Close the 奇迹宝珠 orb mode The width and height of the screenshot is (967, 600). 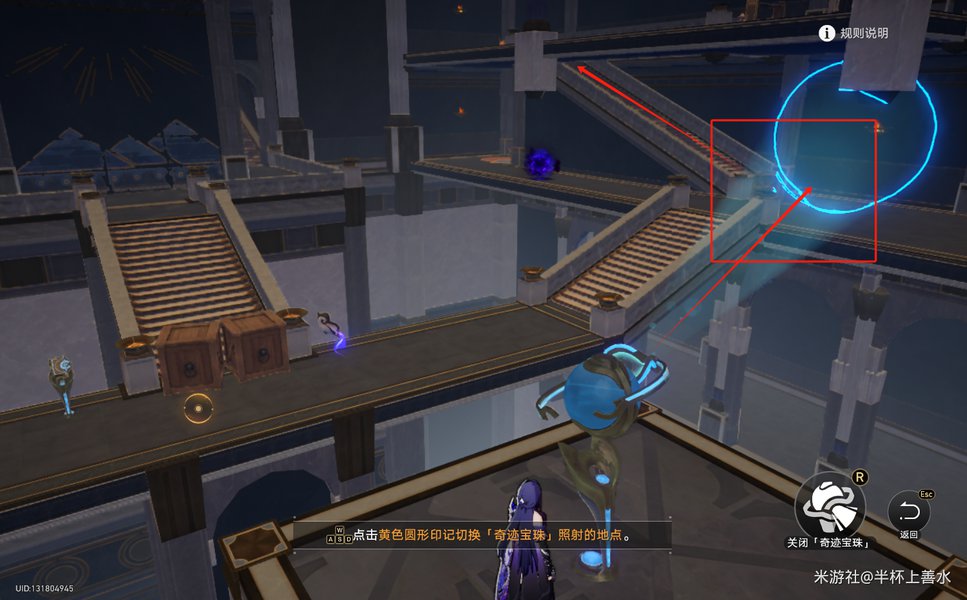[x=829, y=506]
